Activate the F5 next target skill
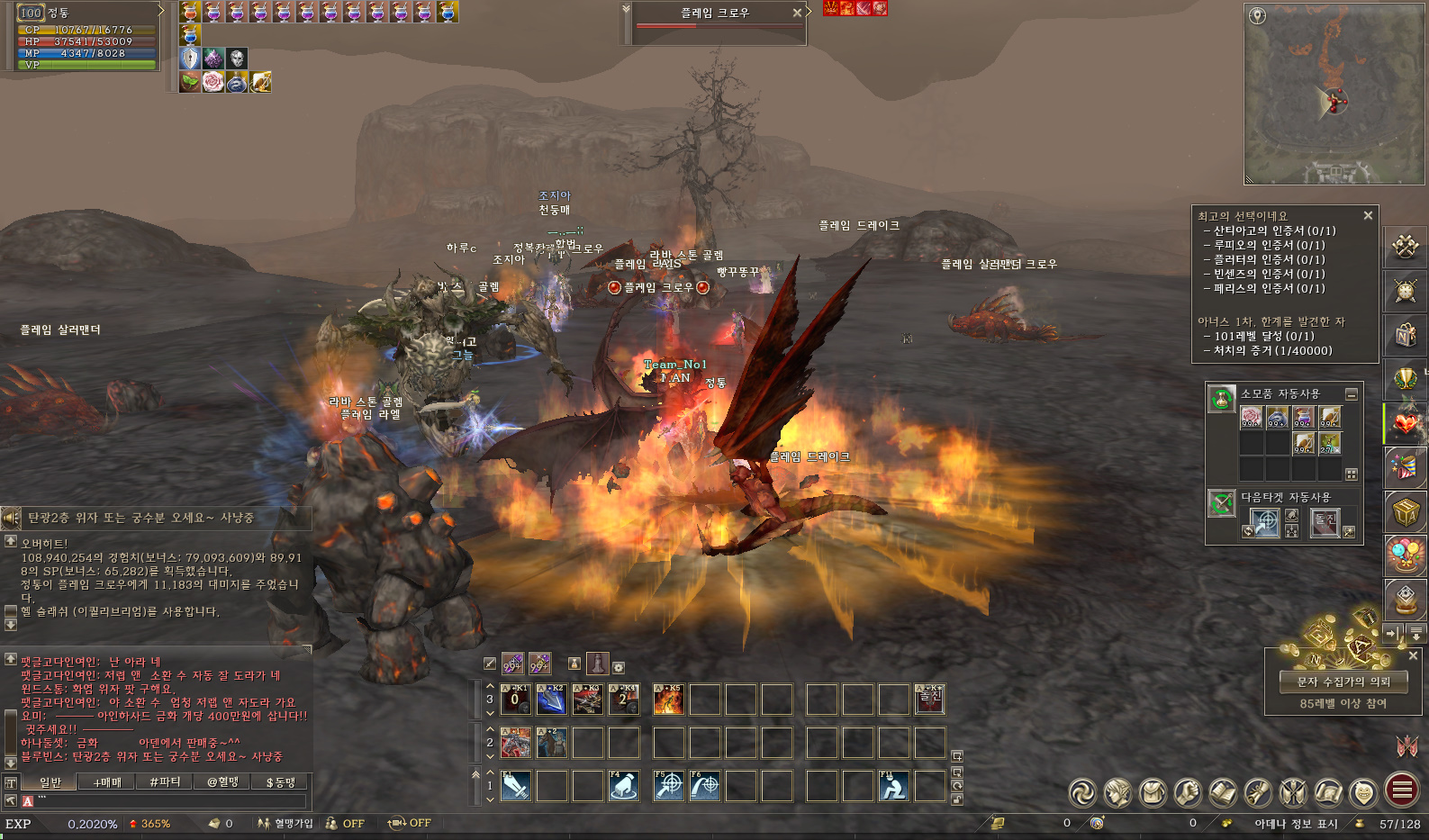The image size is (1429, 840). 668,786
